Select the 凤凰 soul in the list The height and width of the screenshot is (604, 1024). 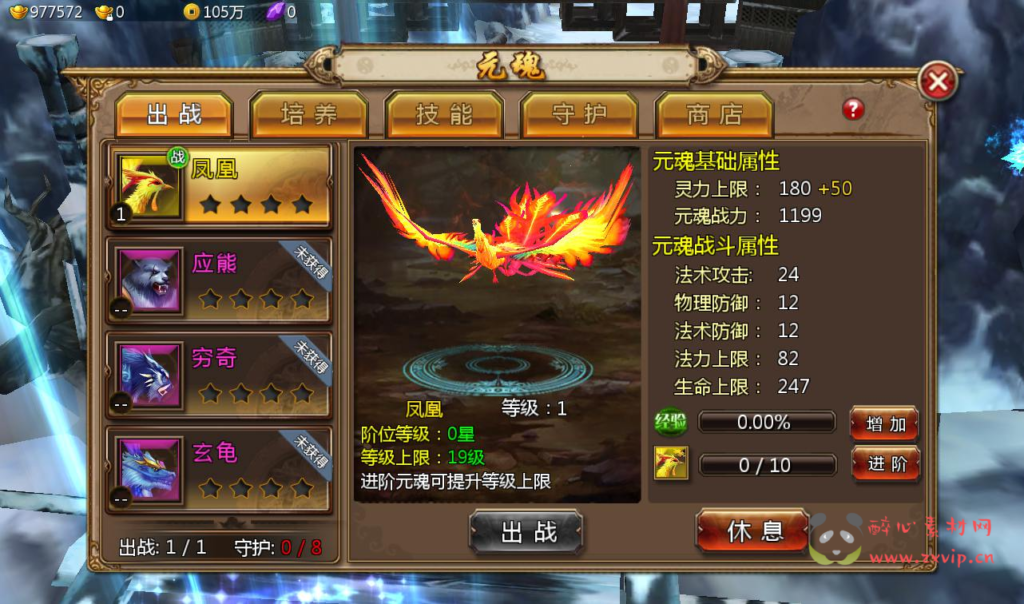tap(221, 186)
